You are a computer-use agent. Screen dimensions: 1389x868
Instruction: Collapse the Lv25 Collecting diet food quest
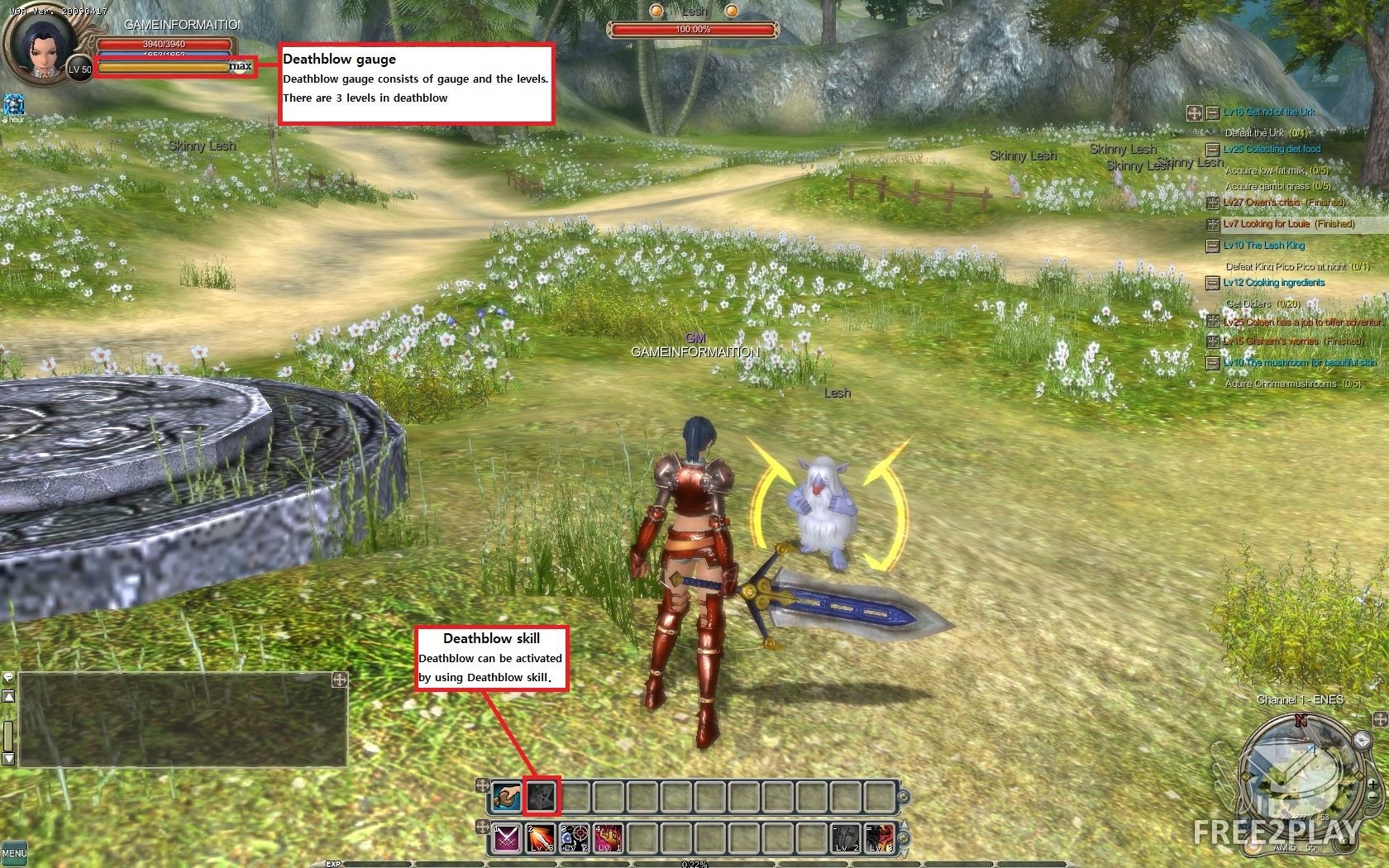click(x=1212, y=150)
